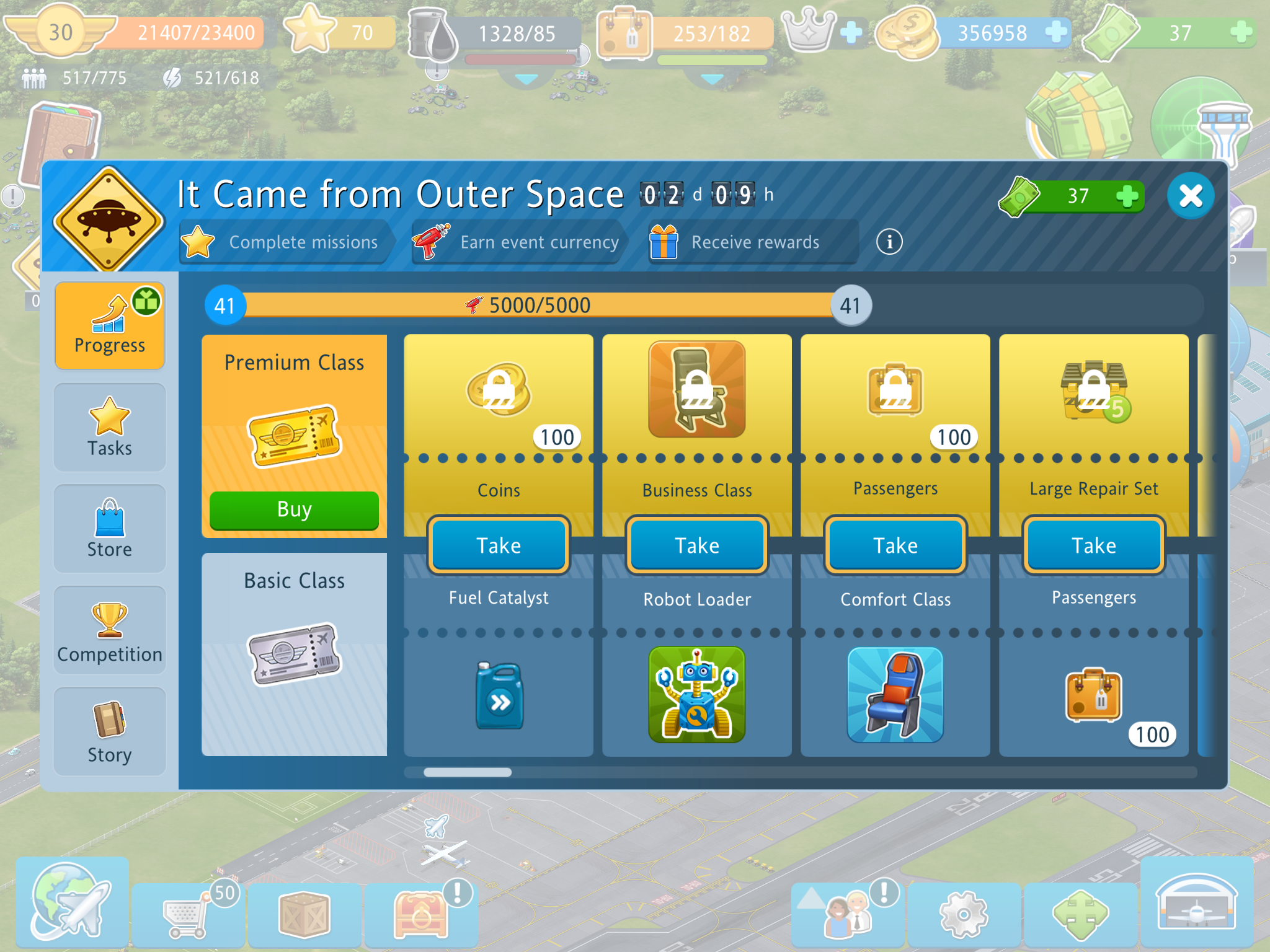Viewport: 1270px width, 952px height.
Task: Take the Fuel Catalyst reward
Action: pos(499,545)
